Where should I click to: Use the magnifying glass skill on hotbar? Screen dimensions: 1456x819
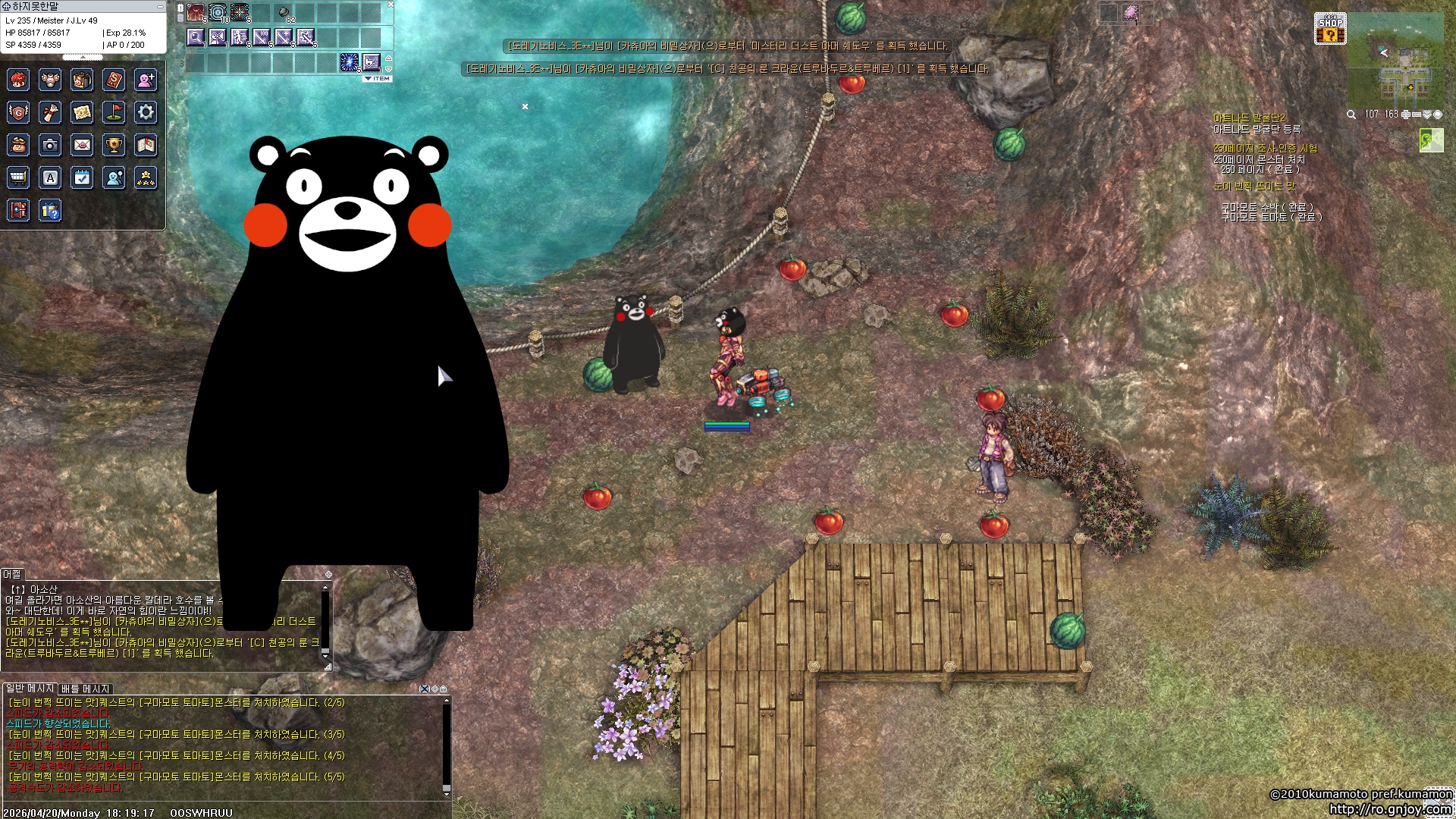pyautogui.click(x=196, y=36)
